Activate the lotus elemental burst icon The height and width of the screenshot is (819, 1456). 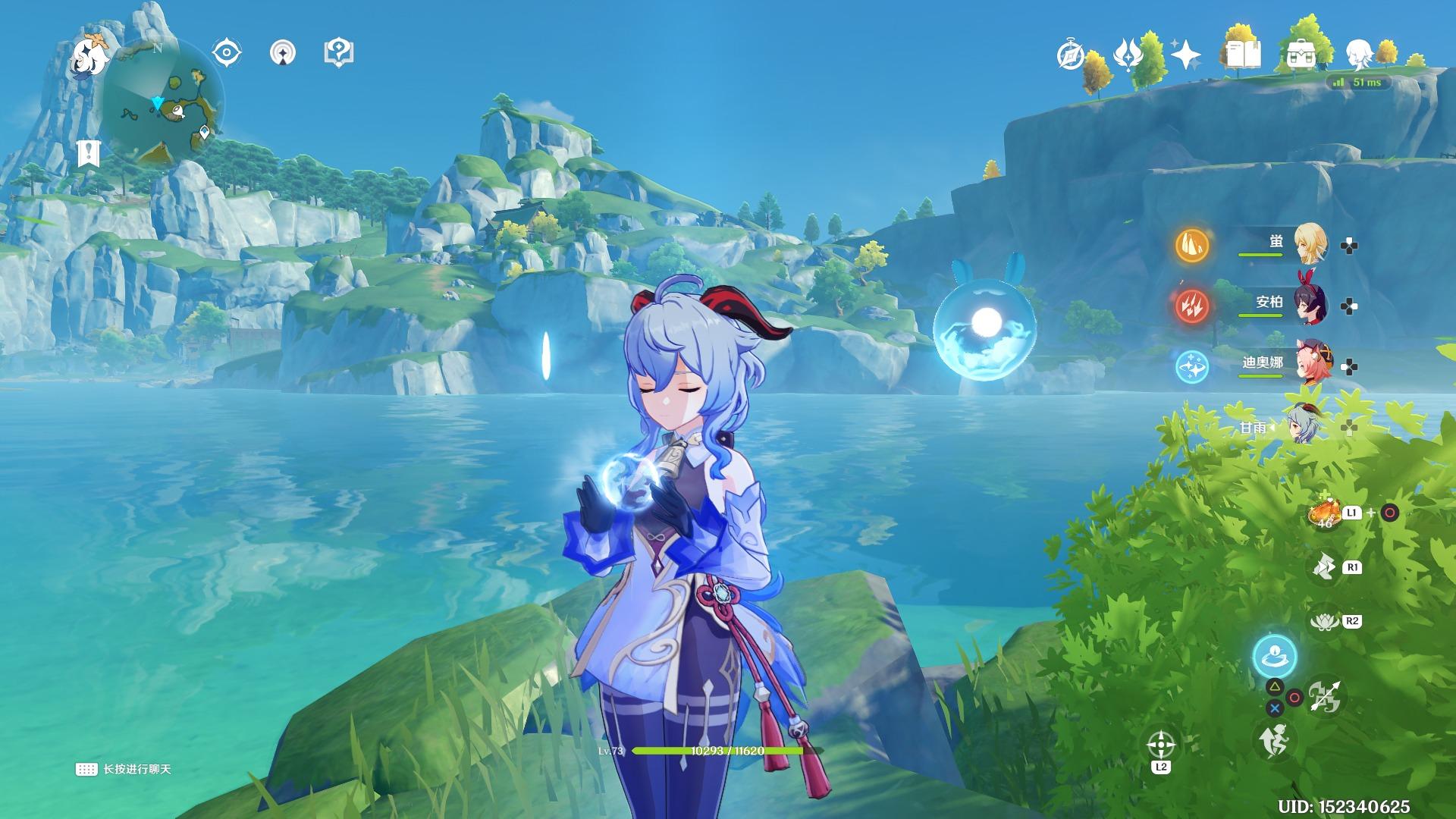pyautogui.click(x=1325, y=622)
